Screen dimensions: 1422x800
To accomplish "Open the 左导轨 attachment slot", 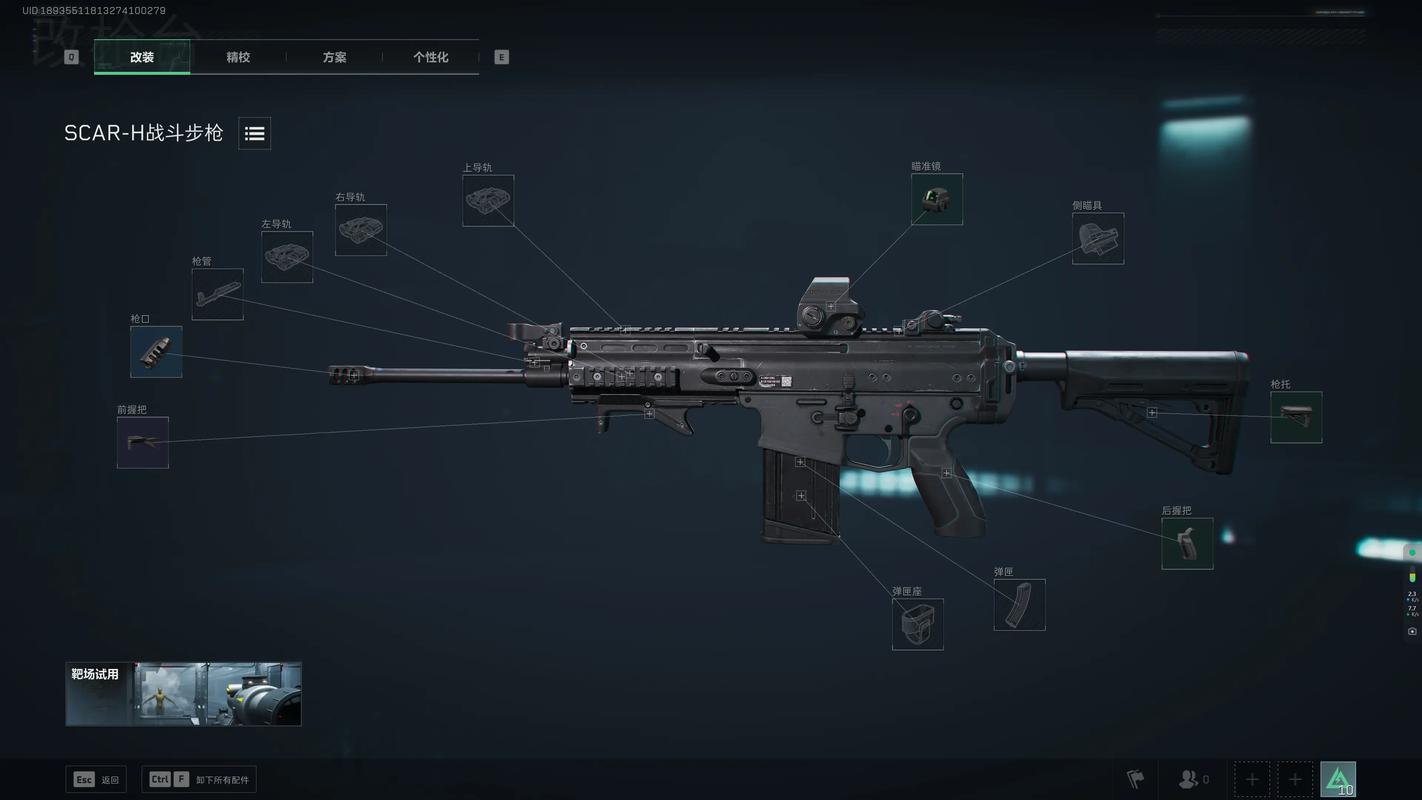I will click(287, 257).
